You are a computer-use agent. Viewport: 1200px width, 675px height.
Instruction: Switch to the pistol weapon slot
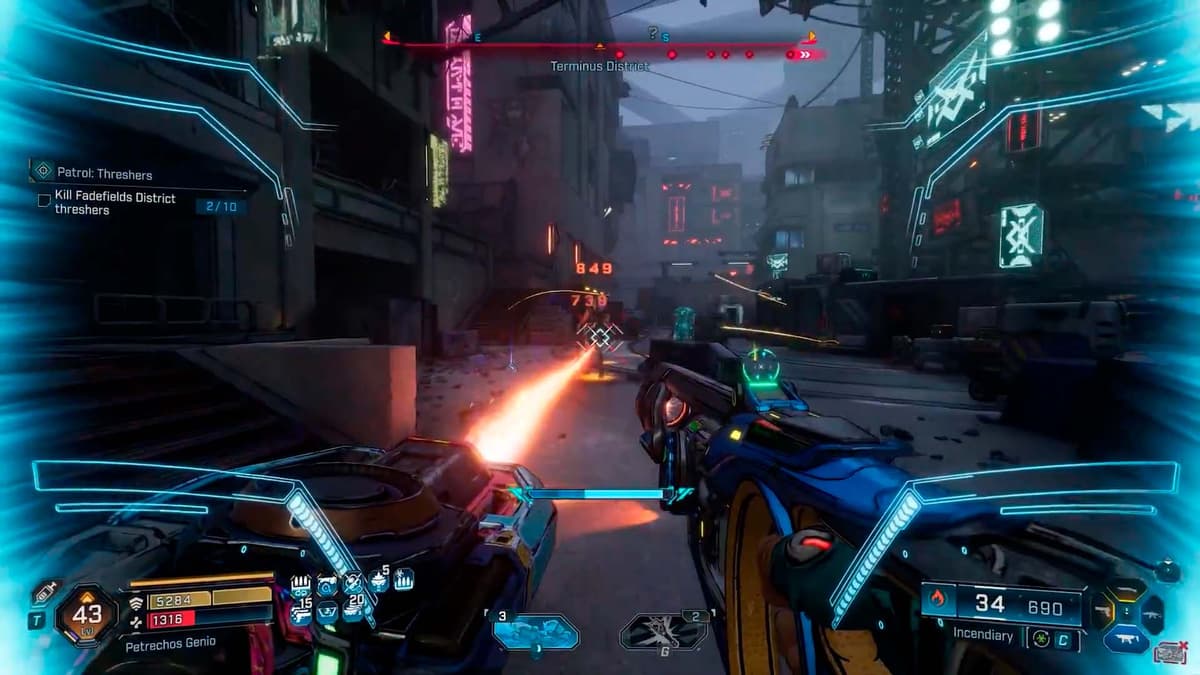coord(1101,609)
